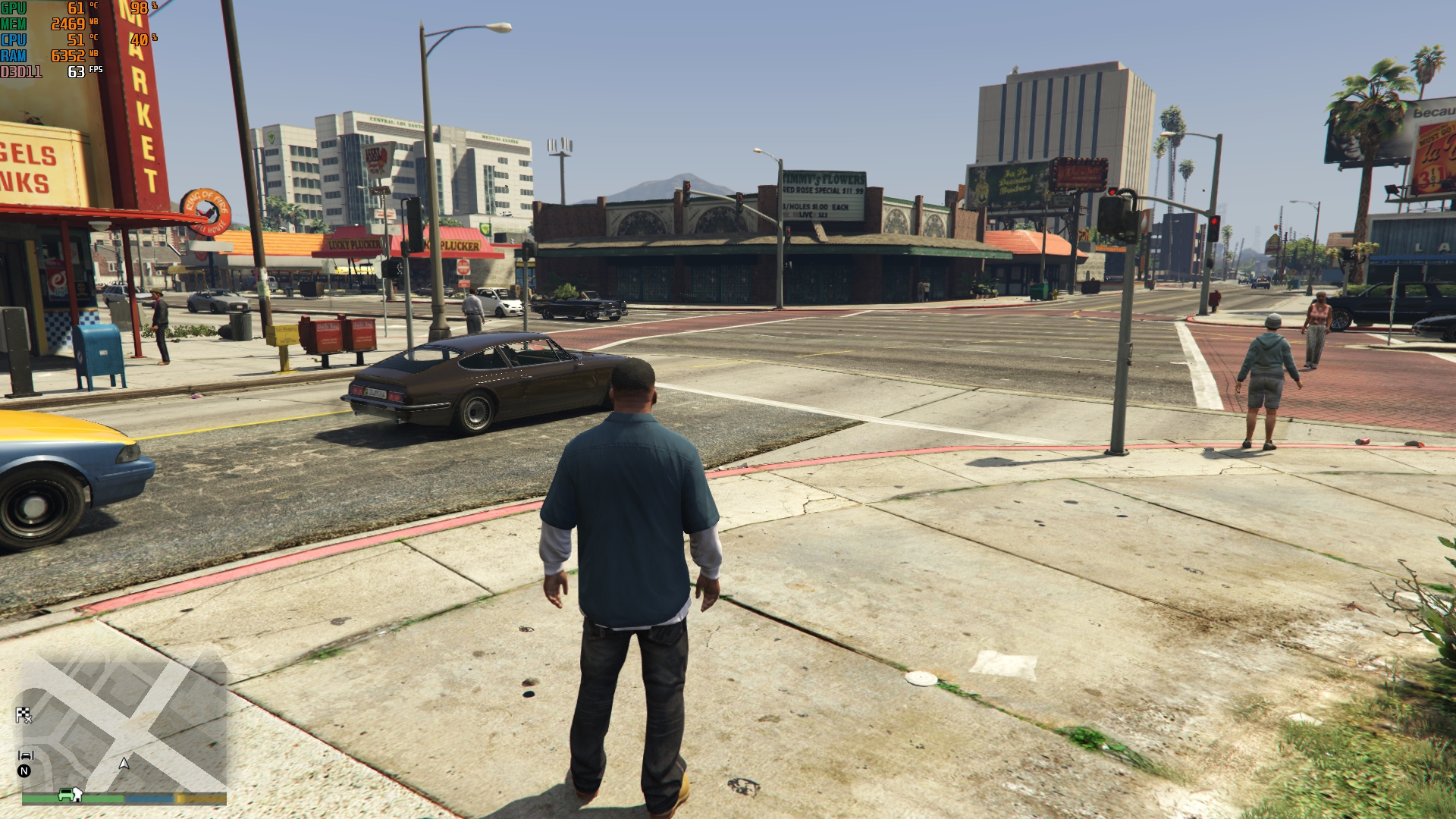The image size is (1456, 819).
Task: Click the garage car blip on the minimap
Action: pyautogui.click(x=26, y=755)
